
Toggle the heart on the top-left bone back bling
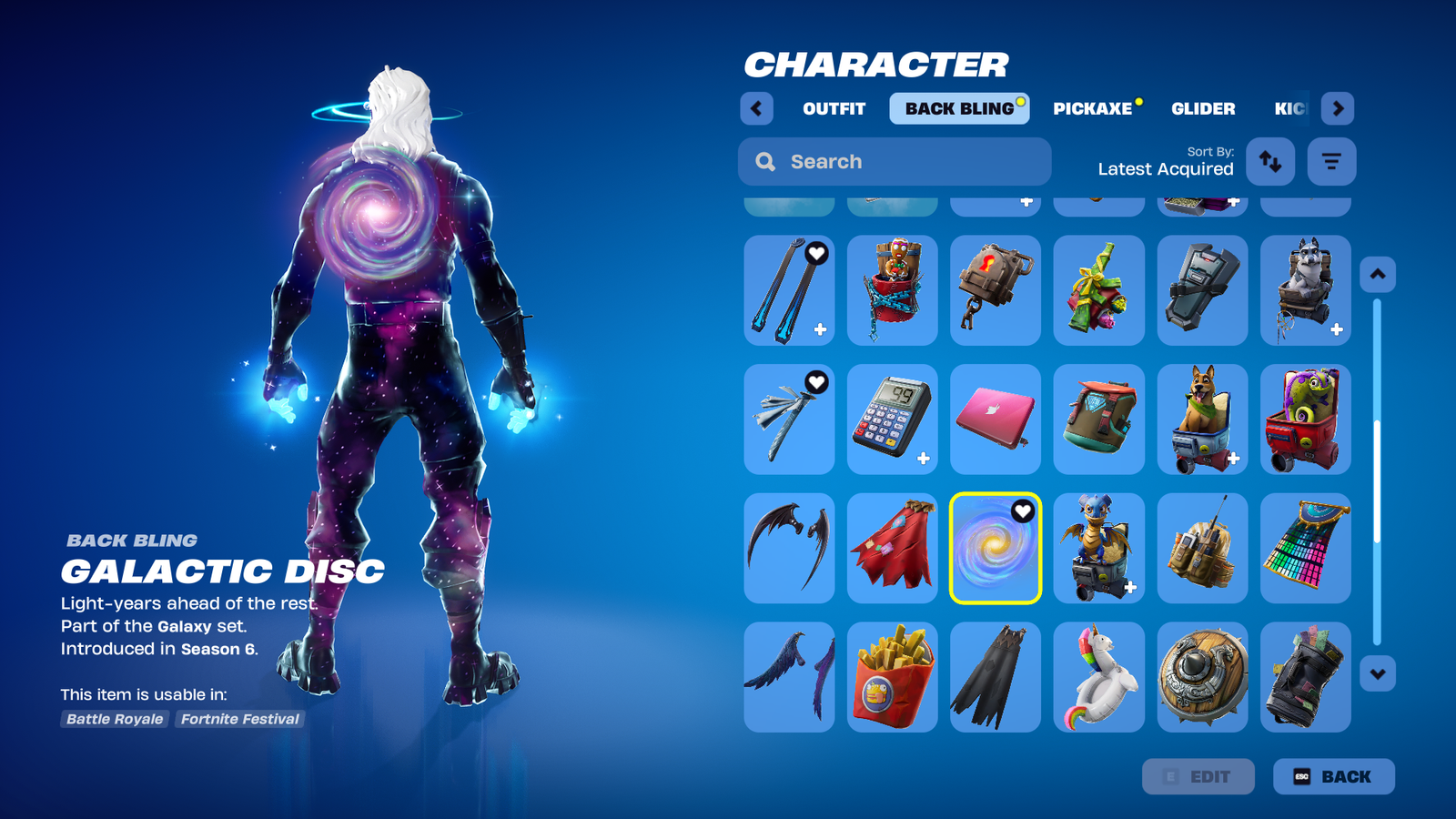[816, 255]
